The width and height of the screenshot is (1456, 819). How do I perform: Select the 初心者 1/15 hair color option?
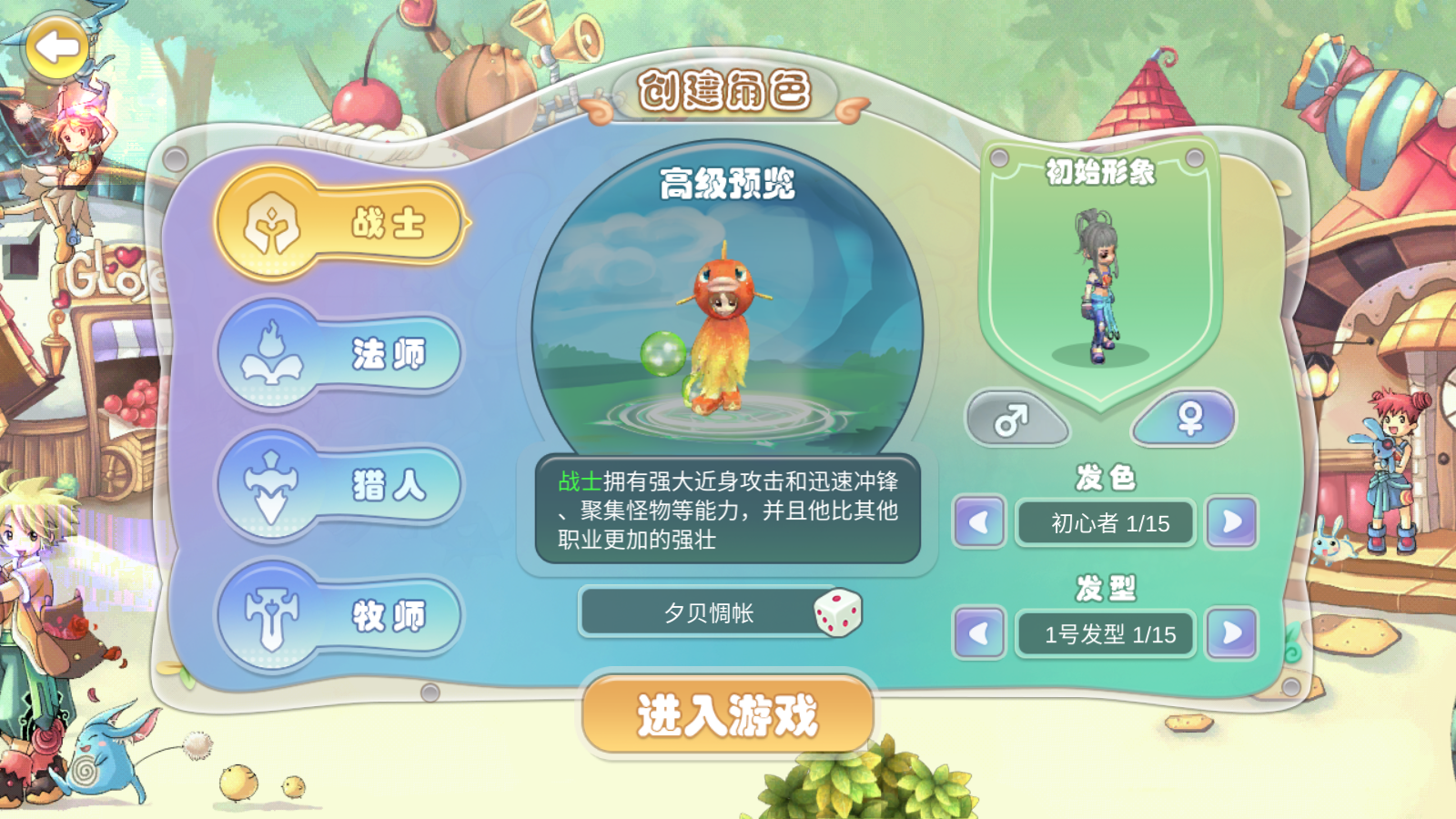pyautogui.click(x=1106, y=523)
